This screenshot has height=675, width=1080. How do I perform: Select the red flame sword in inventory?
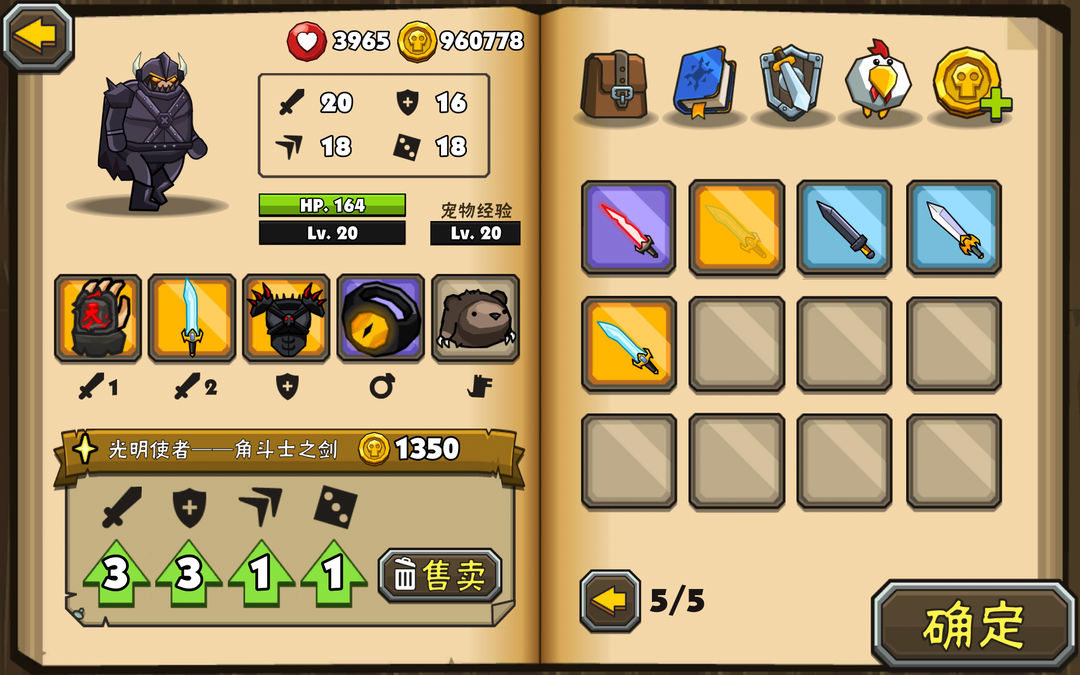click(x=628, y=227)
